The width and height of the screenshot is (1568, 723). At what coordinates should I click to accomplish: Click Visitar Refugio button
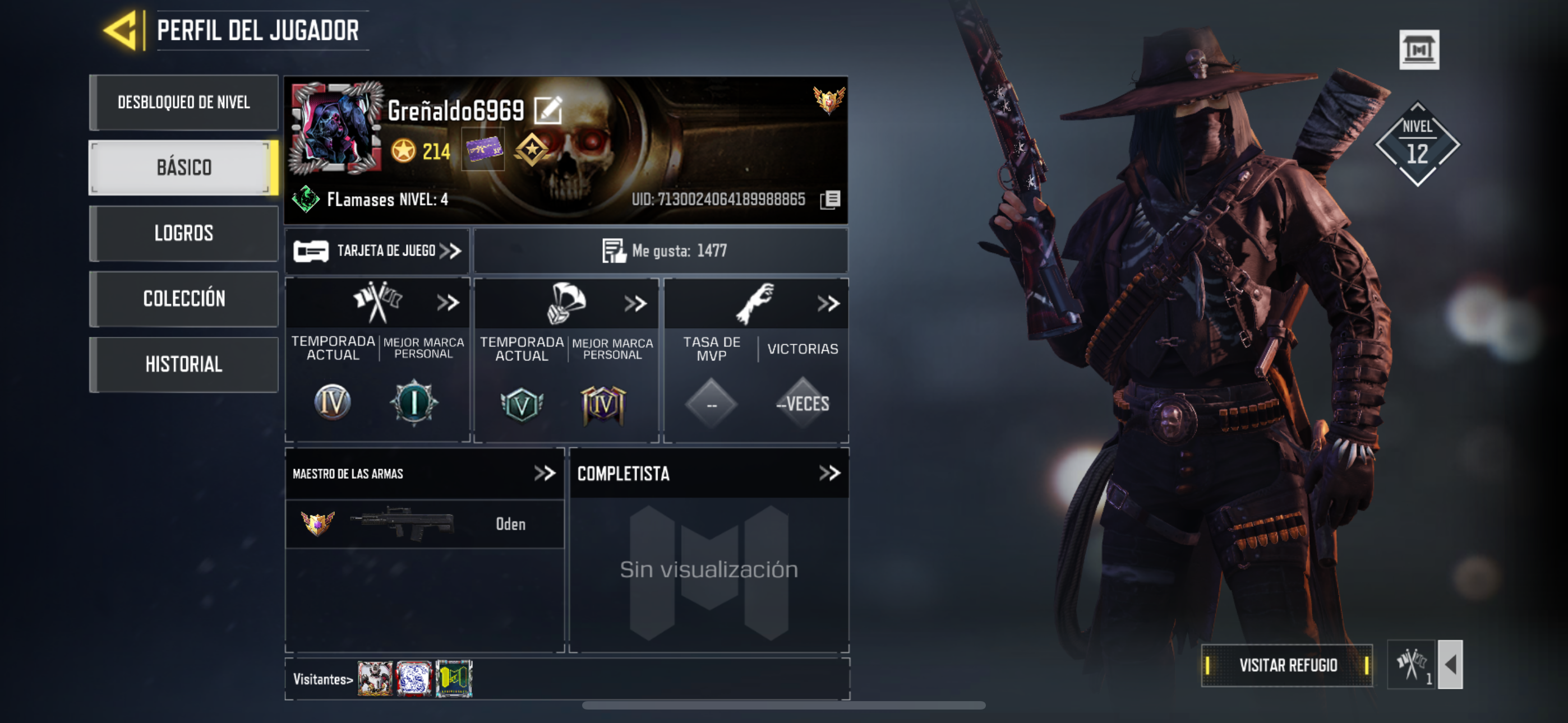(x=1287, y=665)
